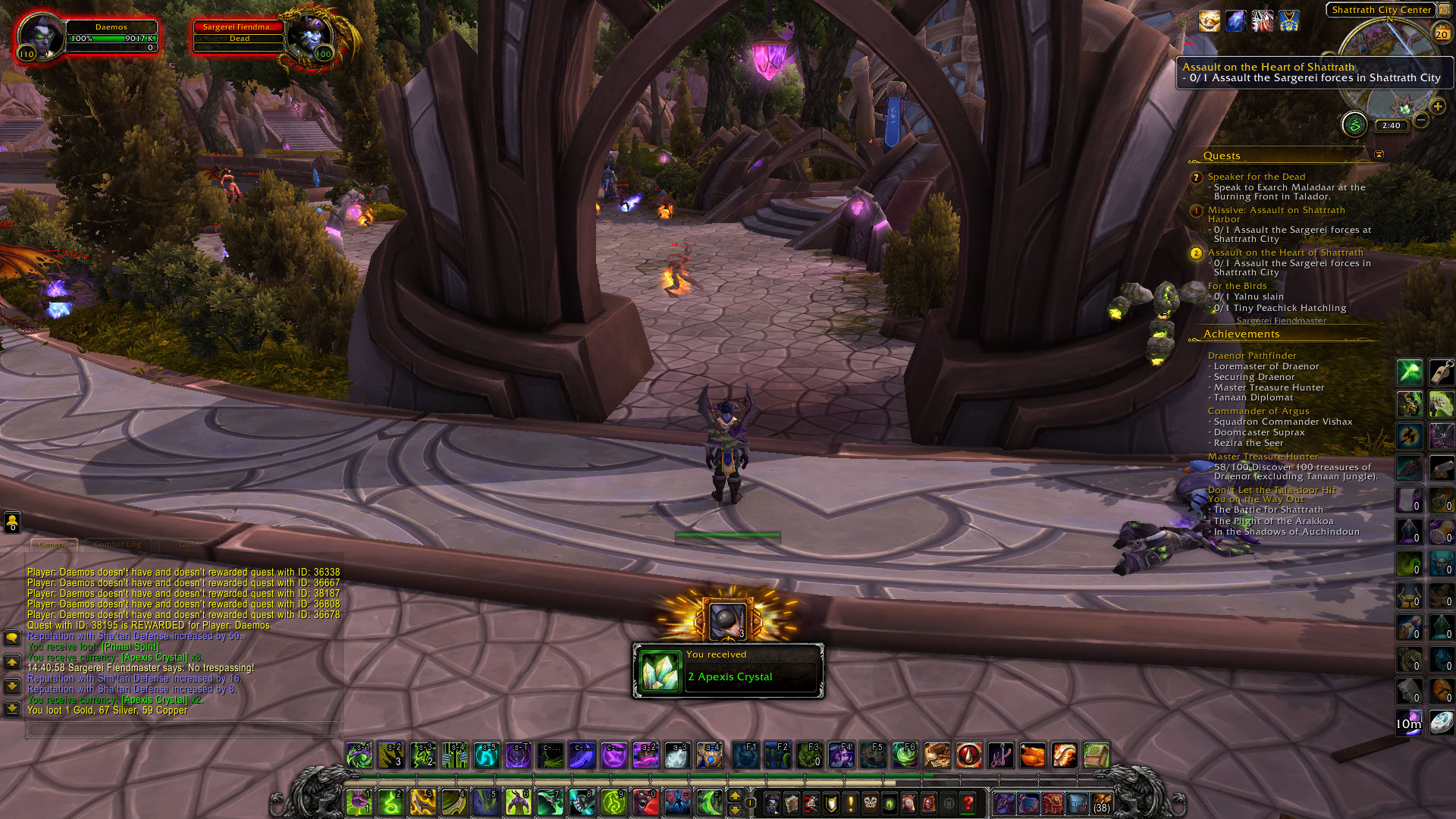Use the roast chicken food item
This screenshot has width=1456, height=819.
coord(1032,755)
